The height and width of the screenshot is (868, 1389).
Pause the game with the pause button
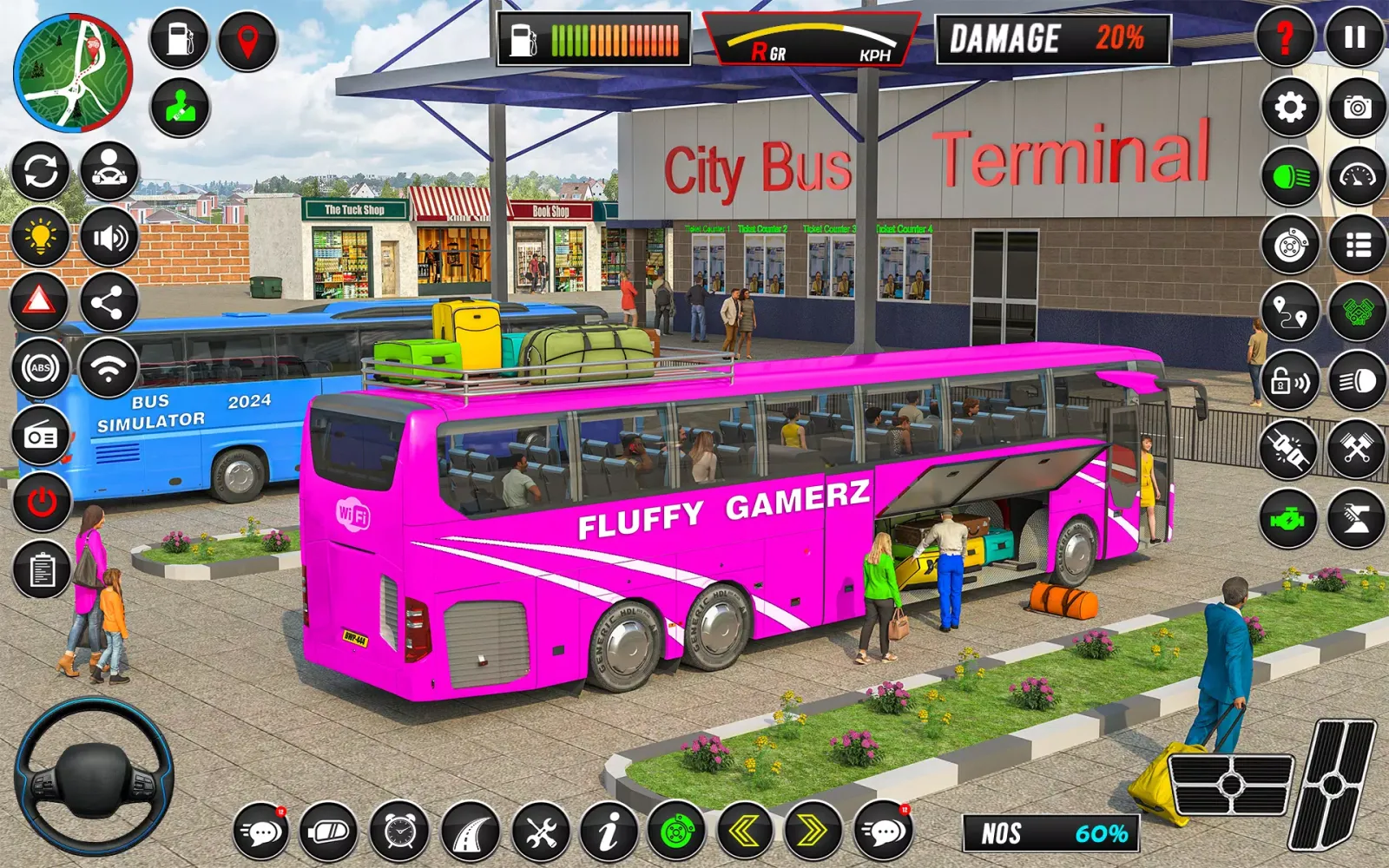pyautogui.click(x=1354, y=37)
